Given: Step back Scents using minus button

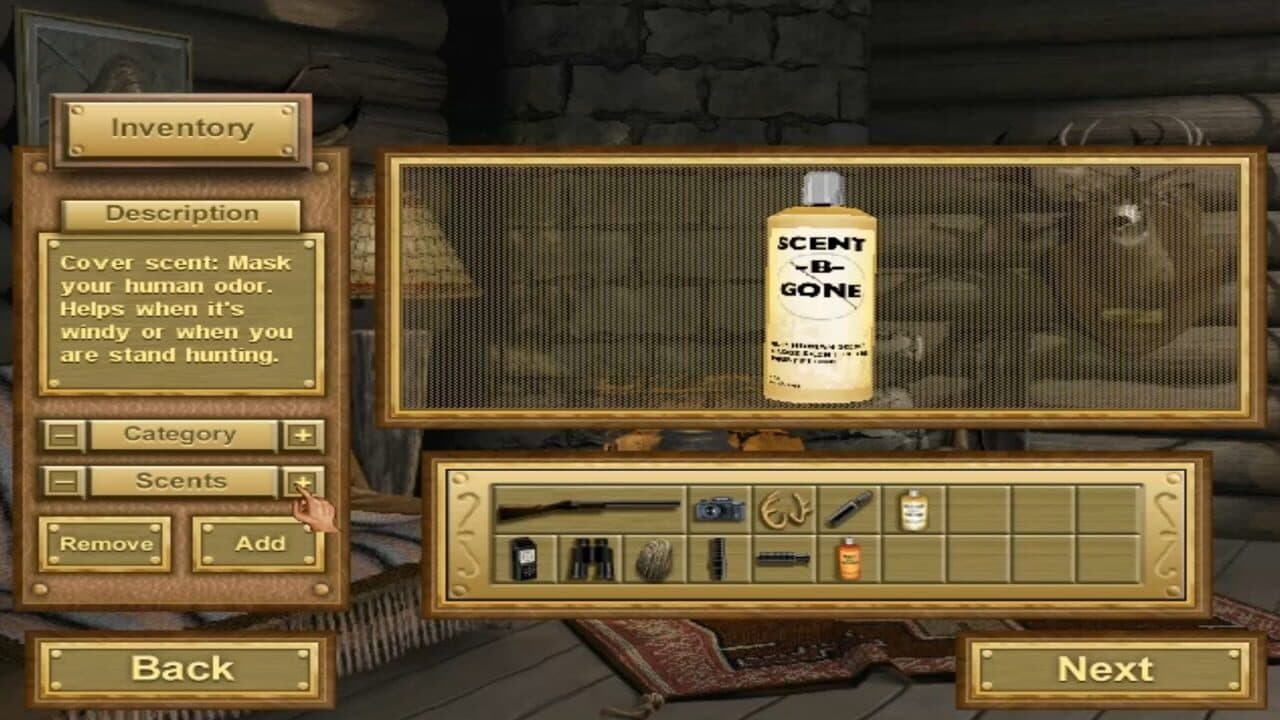Looking at the screenshot, I should (x=62, y=481).
